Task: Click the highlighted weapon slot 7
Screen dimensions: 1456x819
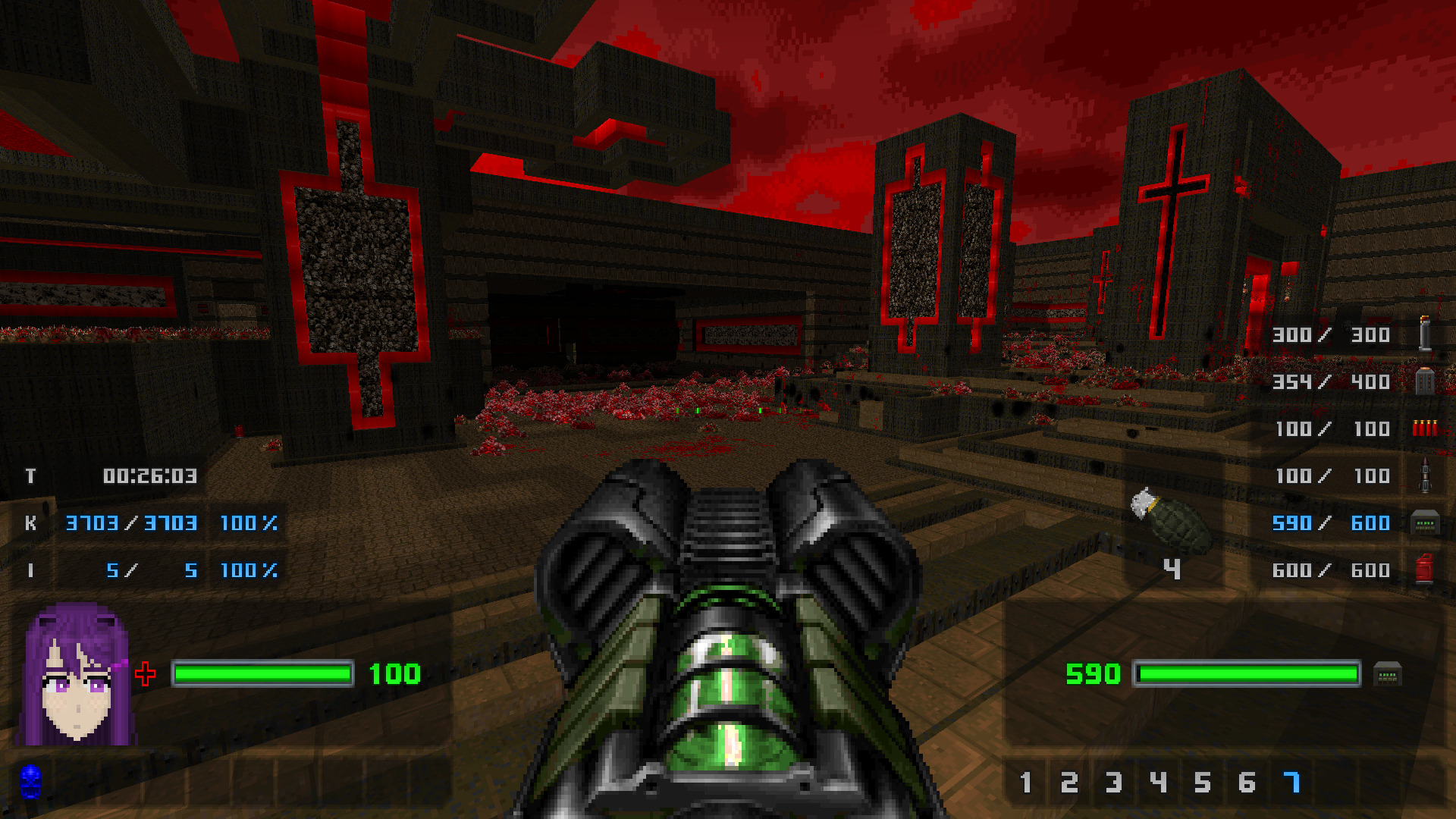Action: [x=1291, y=782]
